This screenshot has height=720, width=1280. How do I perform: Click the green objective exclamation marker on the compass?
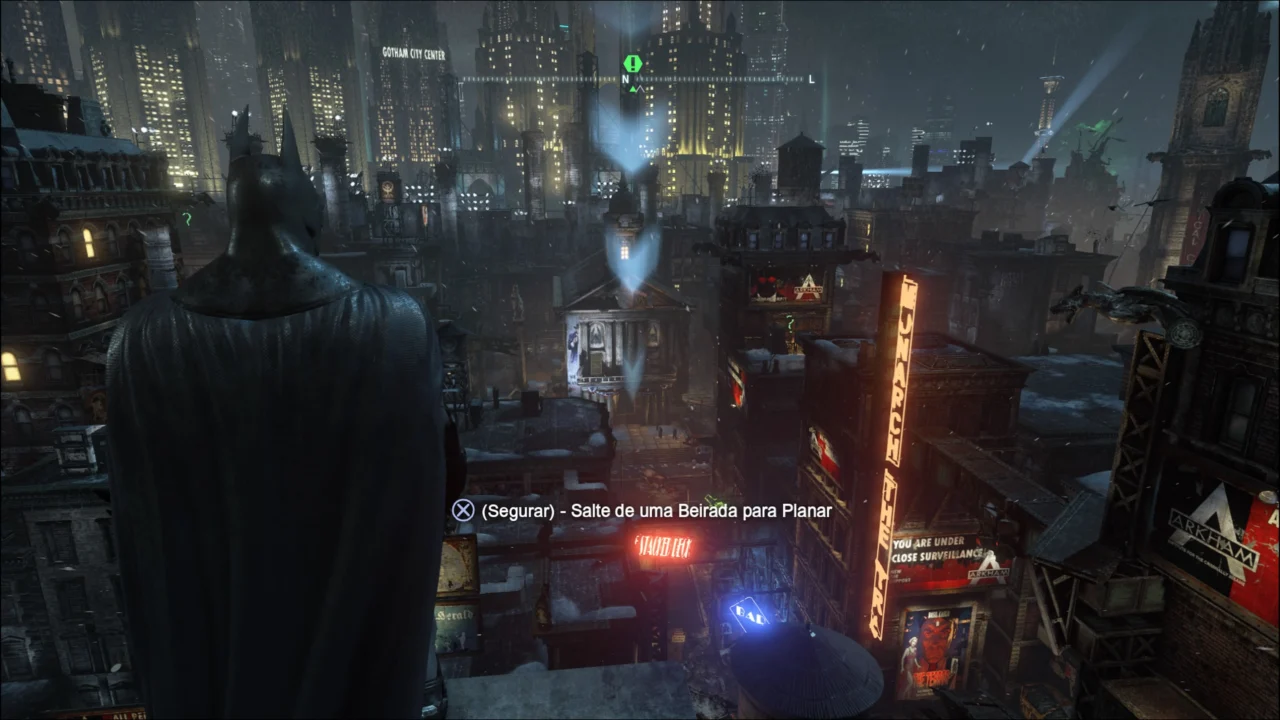[x=631, y=63]
